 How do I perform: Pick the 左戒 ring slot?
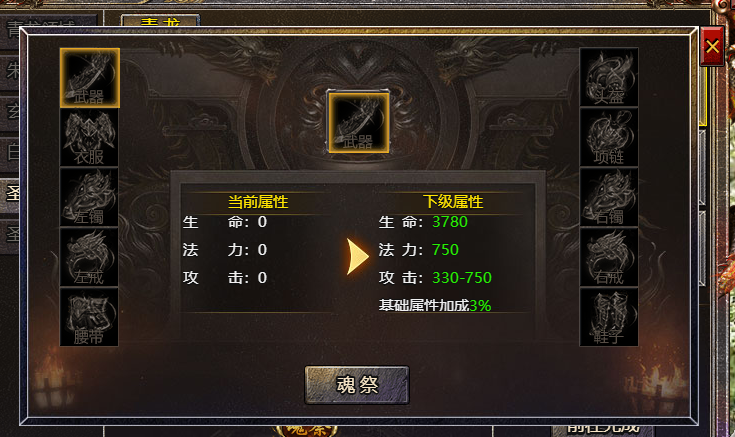[90, 257]
